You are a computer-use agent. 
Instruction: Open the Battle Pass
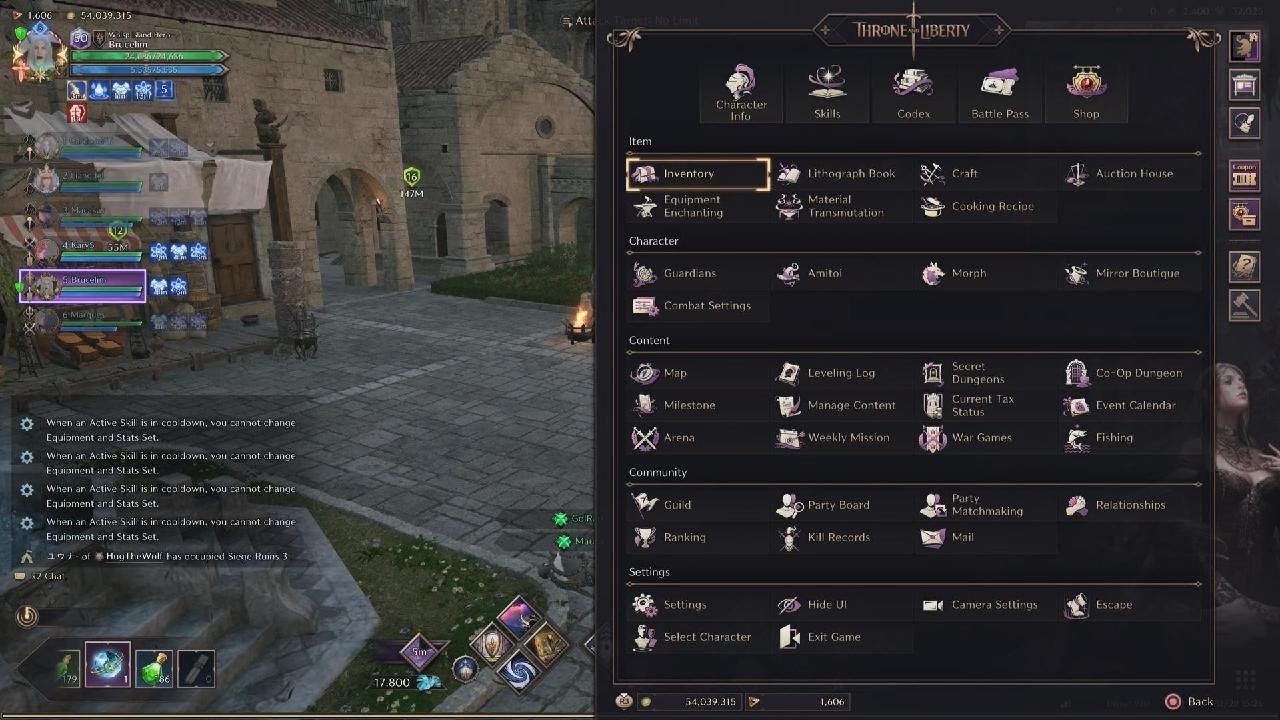[x=1000, y=93]
